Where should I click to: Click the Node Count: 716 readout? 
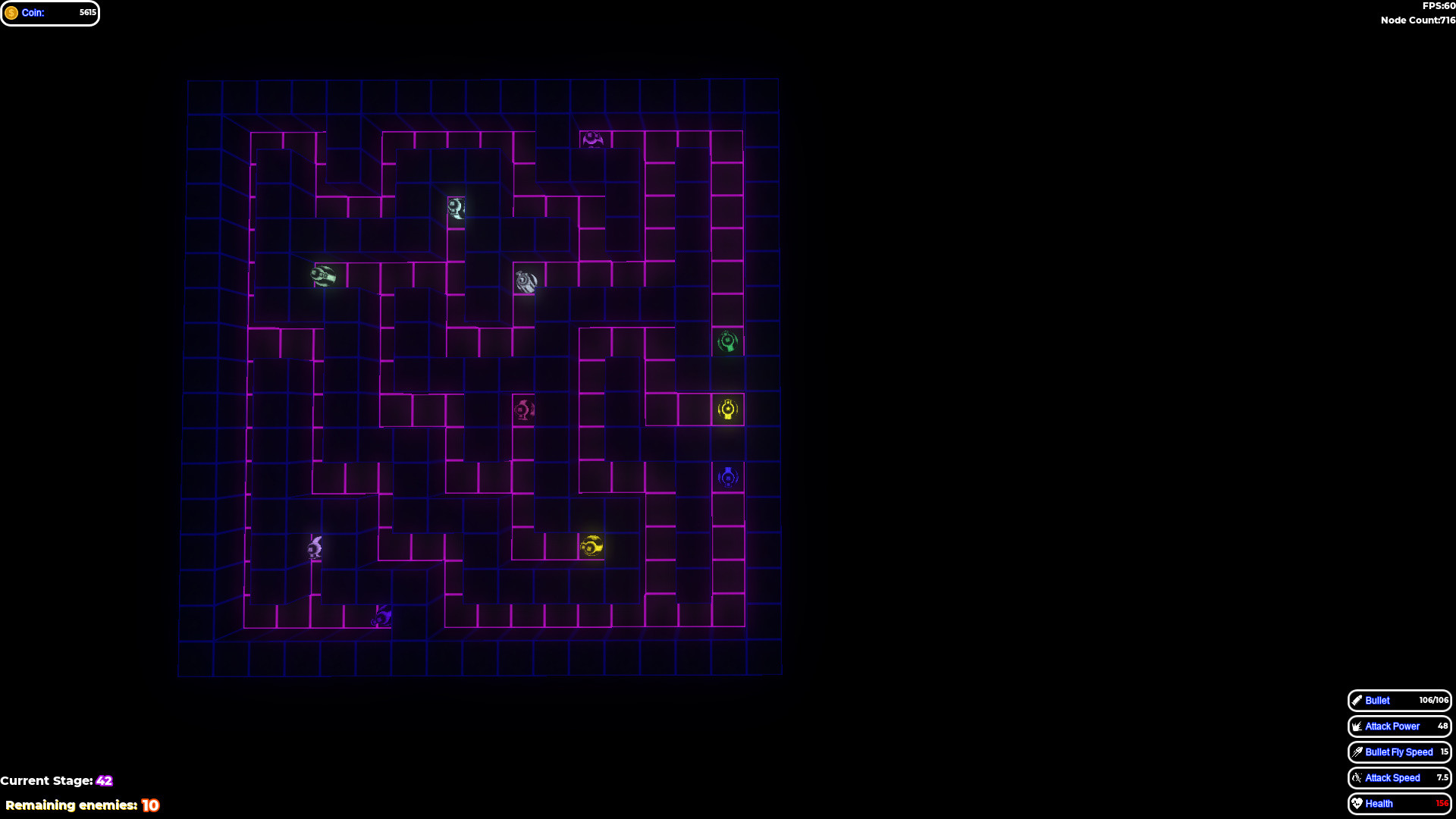(1417, 20)
